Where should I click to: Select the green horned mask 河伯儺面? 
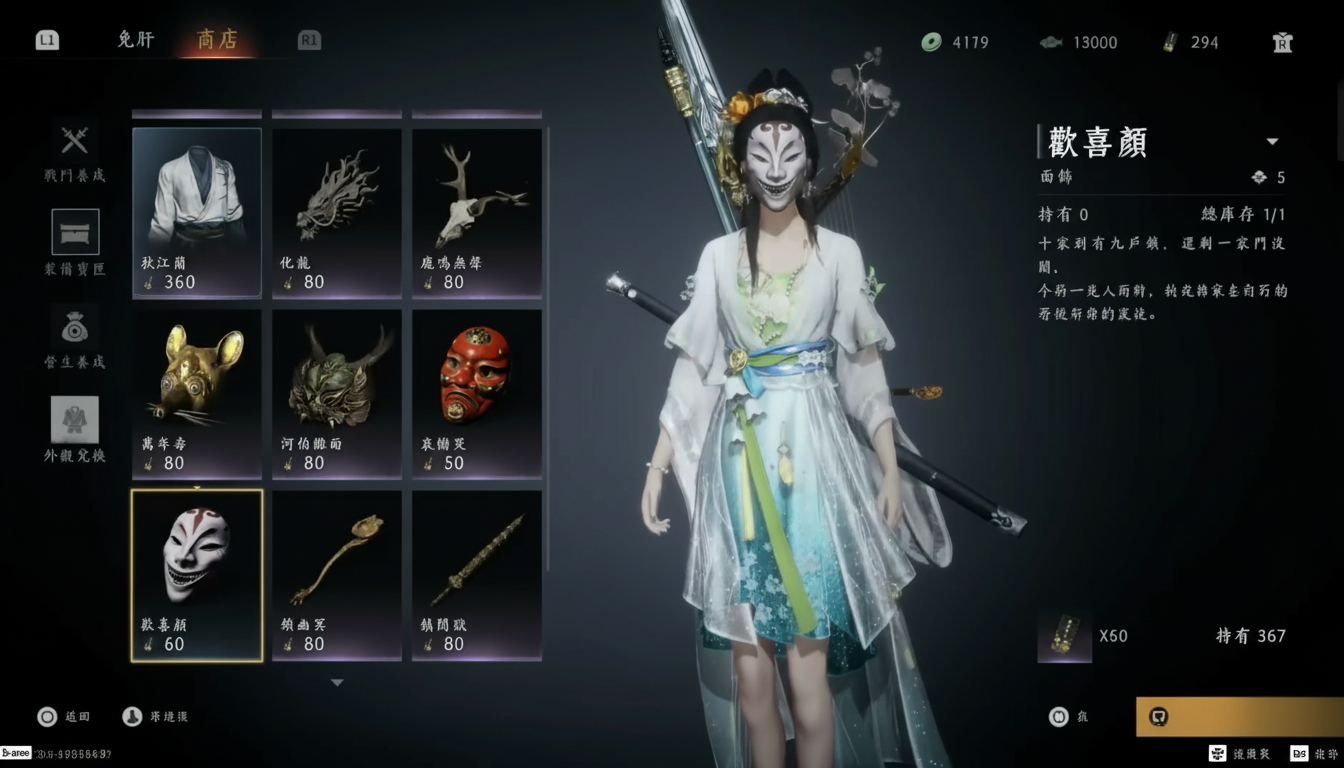click(x=337, y=393)
